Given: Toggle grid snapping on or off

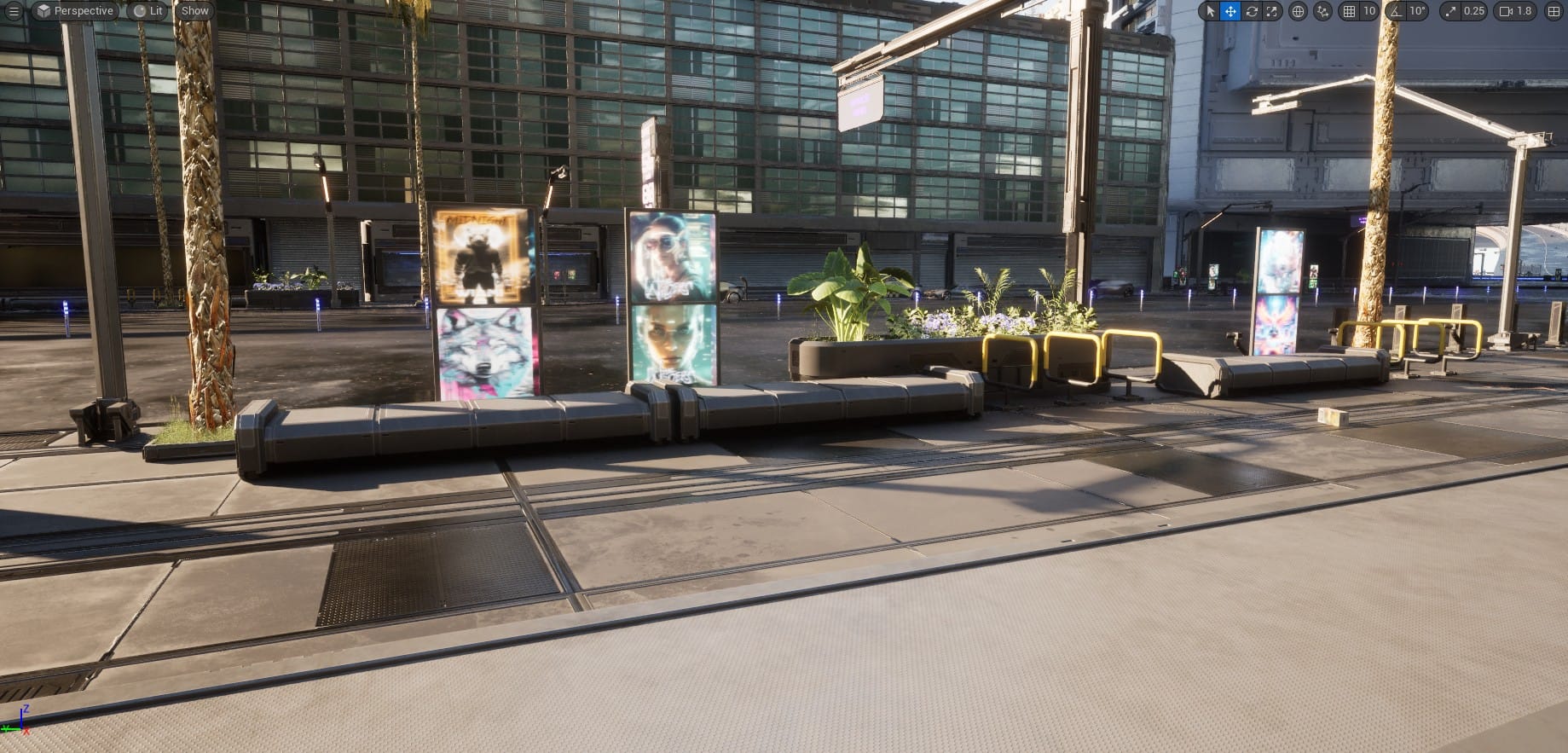Looking at the screenshot, I should click(1350, 12).
